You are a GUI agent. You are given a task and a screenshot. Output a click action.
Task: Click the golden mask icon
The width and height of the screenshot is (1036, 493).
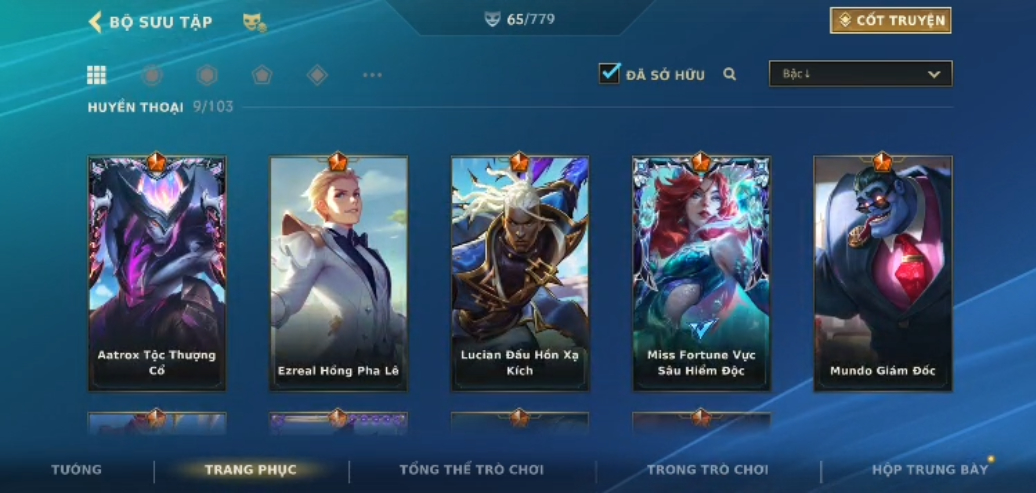(x=254, y=22)
